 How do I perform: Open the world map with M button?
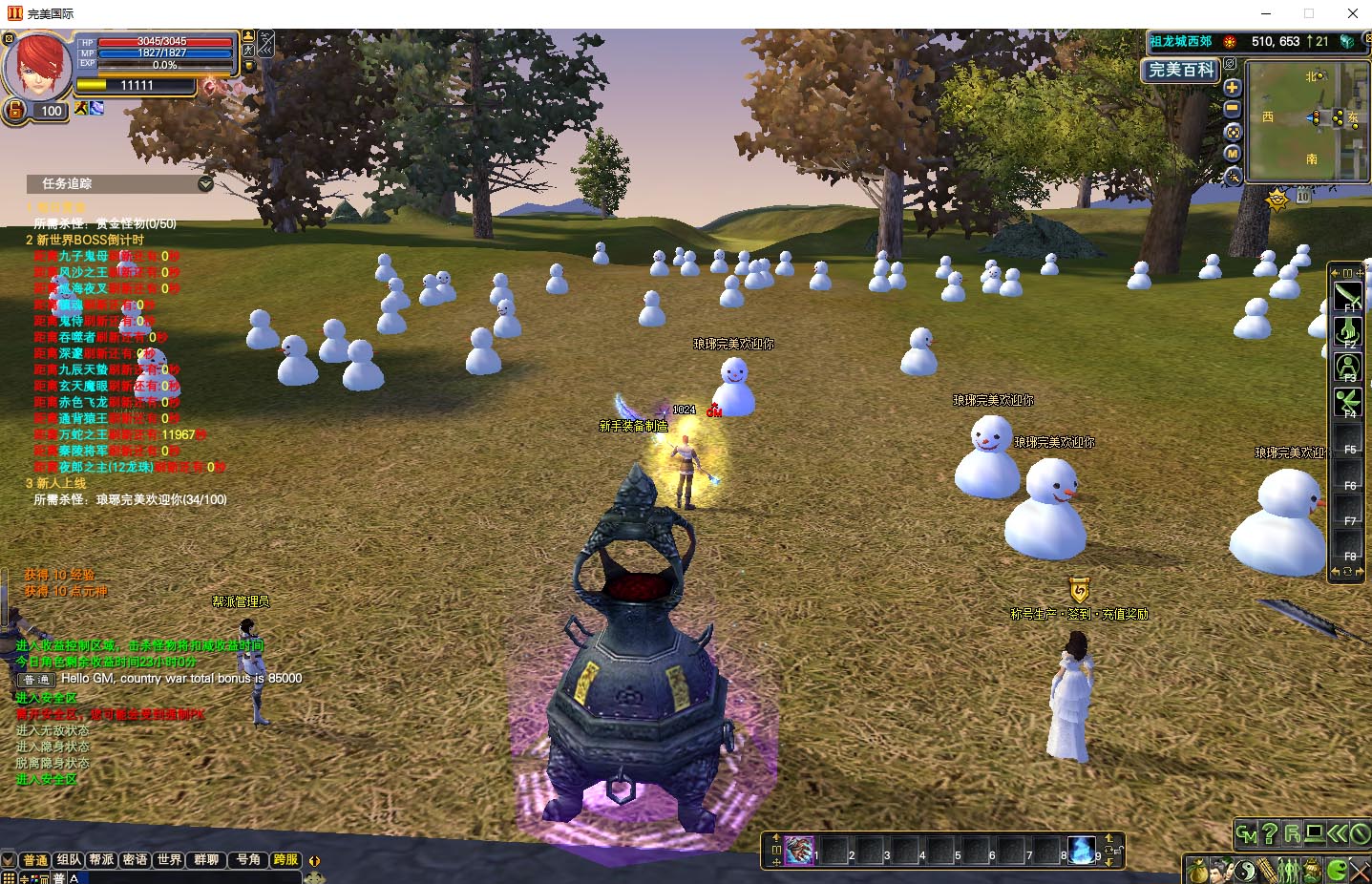[x=1232, y=154]
